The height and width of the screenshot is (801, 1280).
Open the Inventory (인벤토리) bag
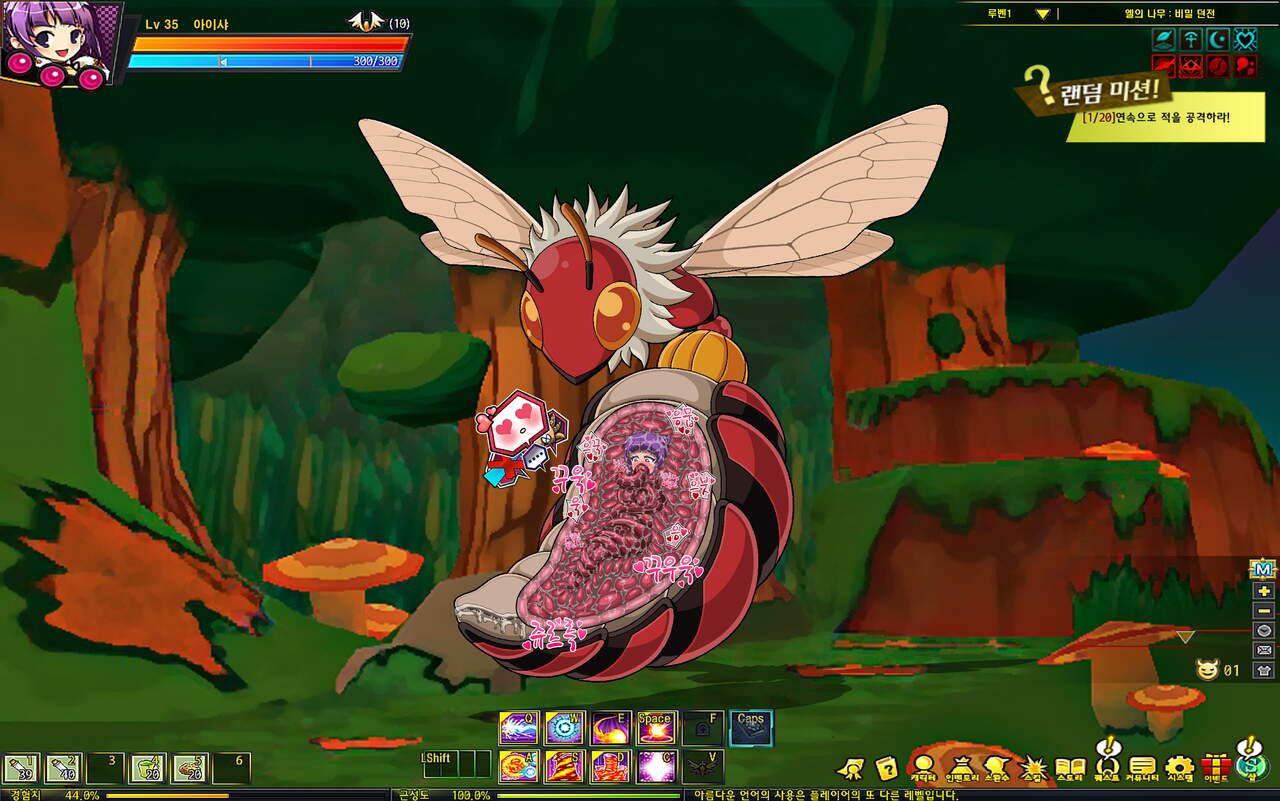point(963,767)
